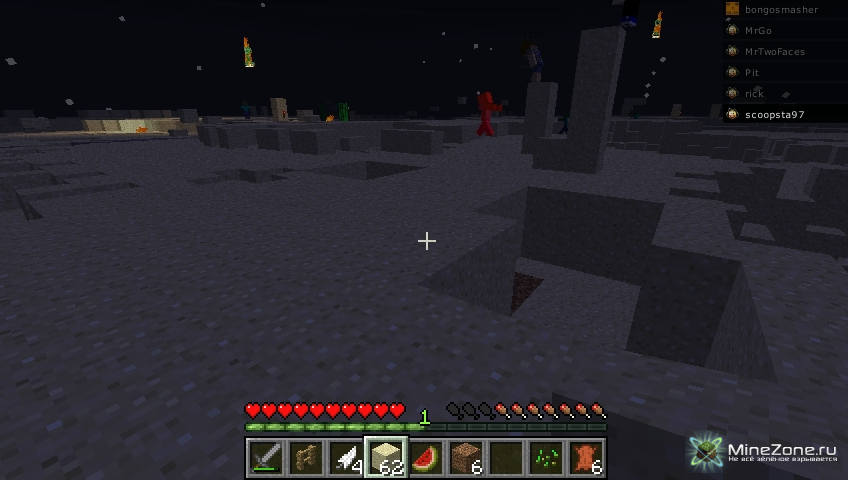Select the sandstone block stack of 62

(386, 458)
